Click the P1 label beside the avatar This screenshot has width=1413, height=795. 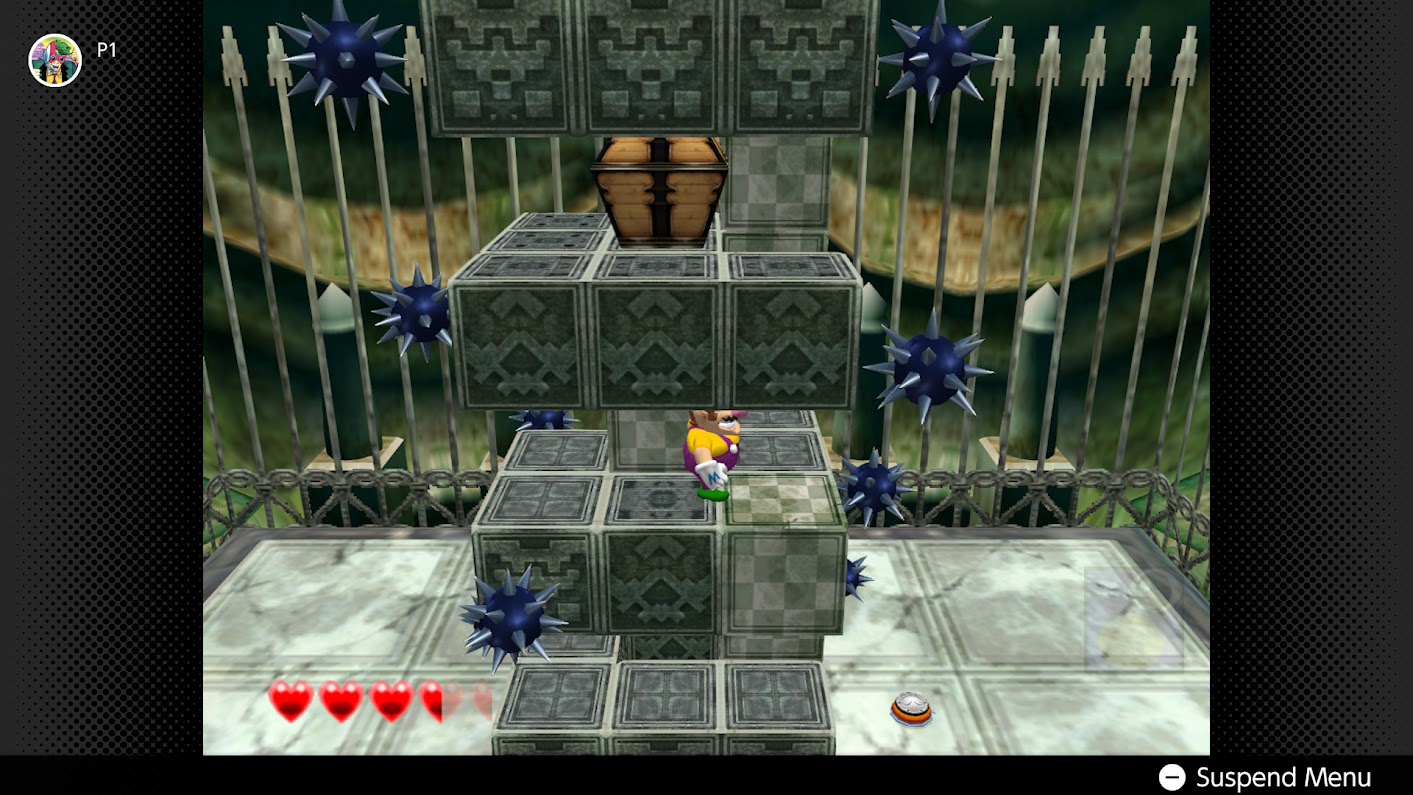point(107,49)
